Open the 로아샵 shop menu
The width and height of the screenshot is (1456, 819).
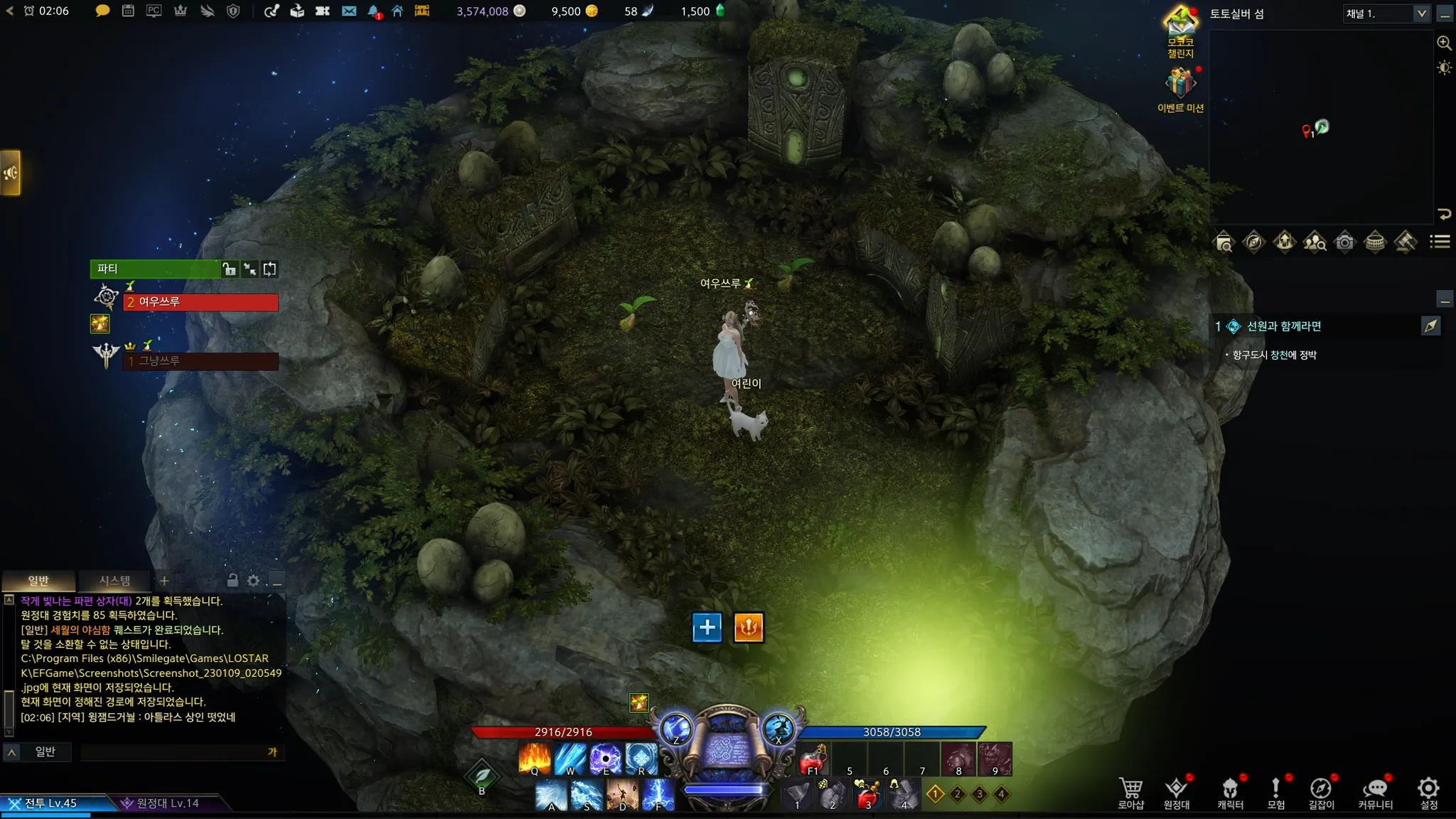tap(1130, 792)
